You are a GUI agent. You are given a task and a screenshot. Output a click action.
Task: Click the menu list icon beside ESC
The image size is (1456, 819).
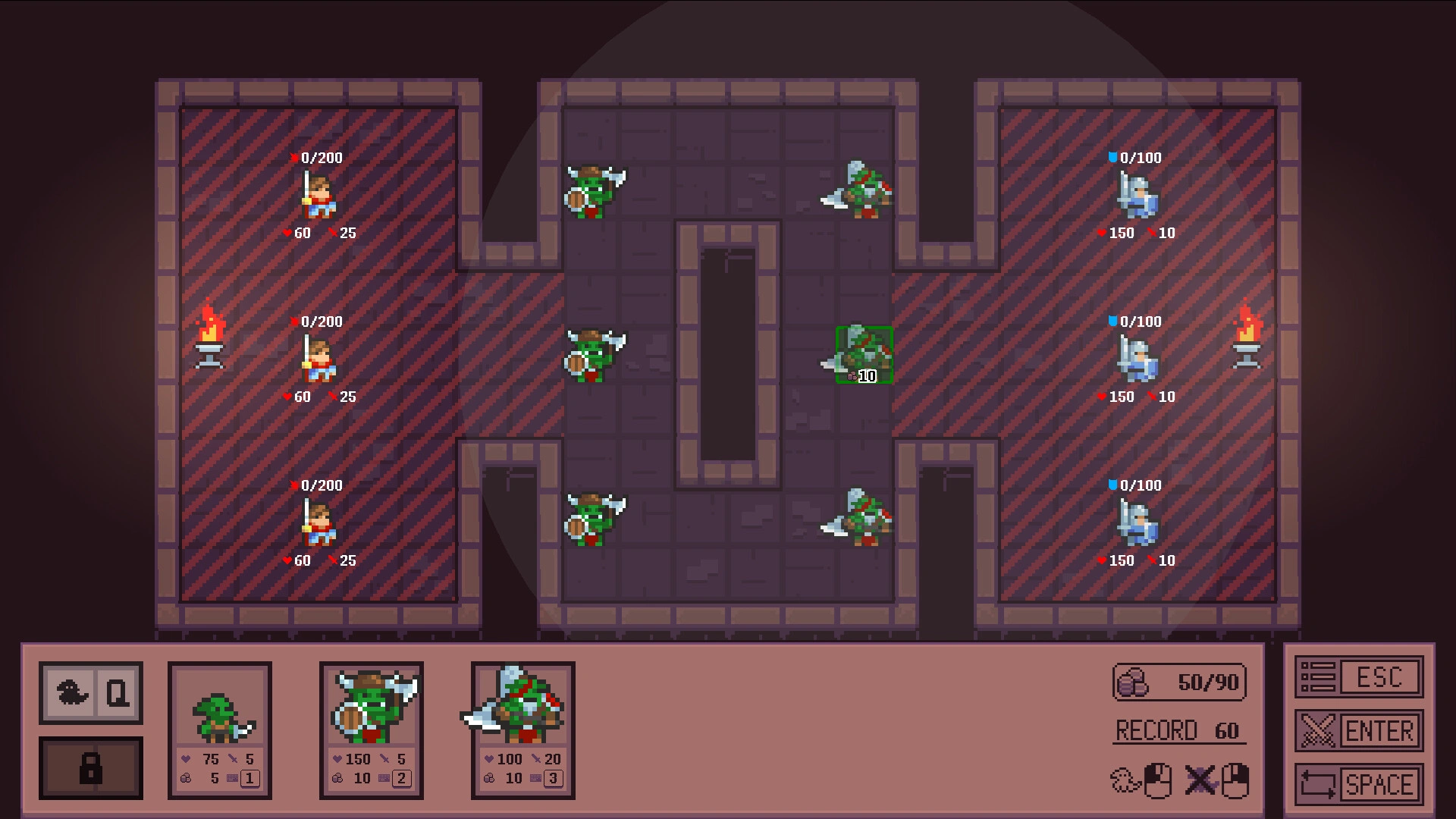point(1320,677)
